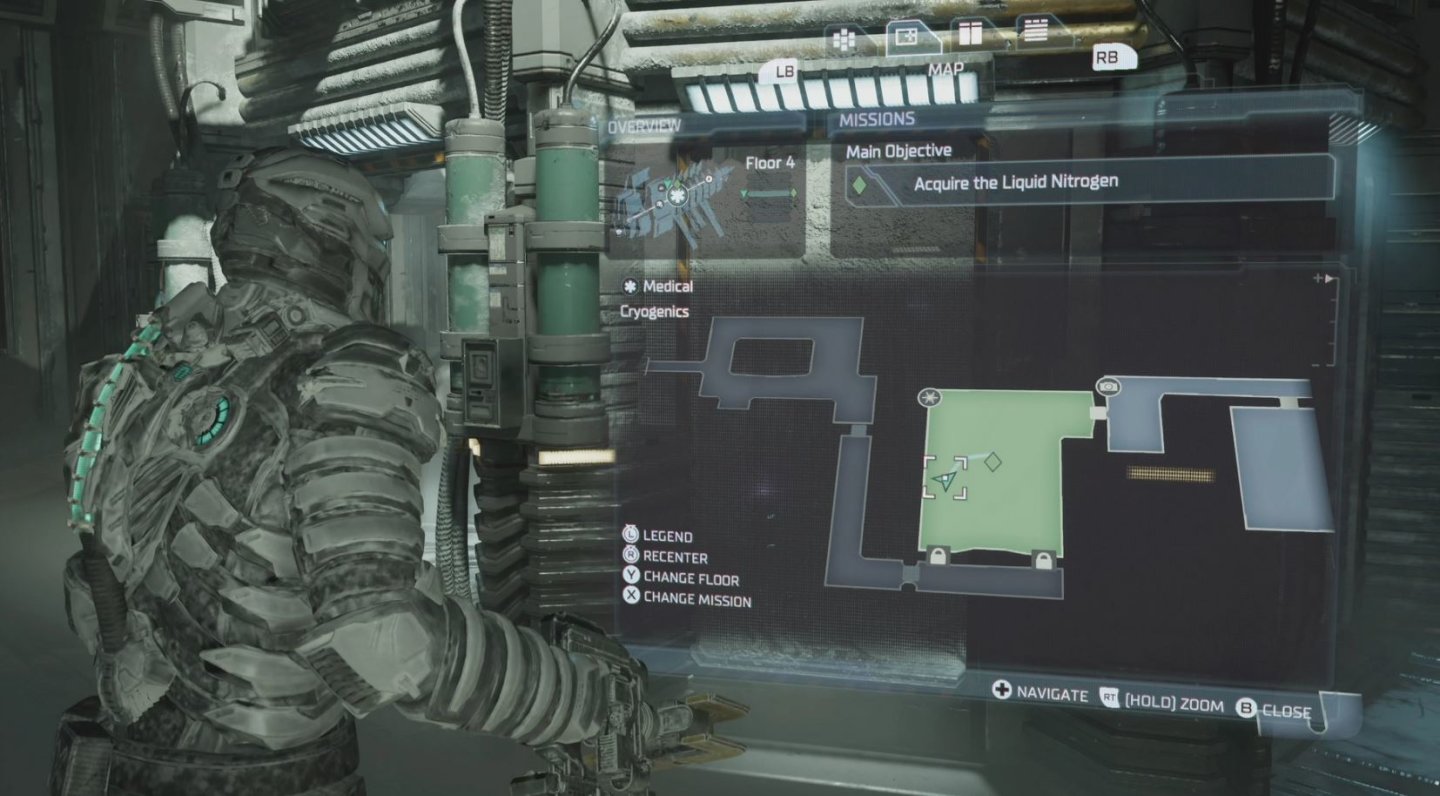
Task: Click the objective diamond marker on the map
Action: 992,461
